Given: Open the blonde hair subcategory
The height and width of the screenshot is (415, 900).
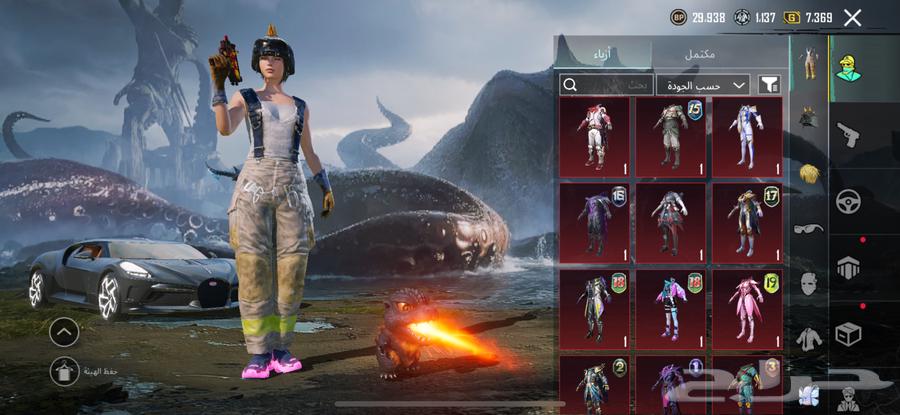Looking at the screenshot, I should pyautogui.click(x=808, y=173).
